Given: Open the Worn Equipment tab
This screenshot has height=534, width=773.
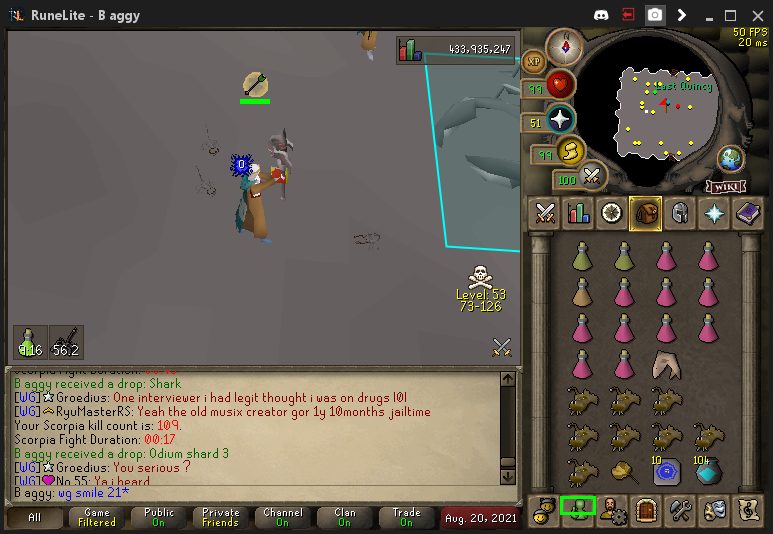Looking at the screenshot, I should point(679,213).
